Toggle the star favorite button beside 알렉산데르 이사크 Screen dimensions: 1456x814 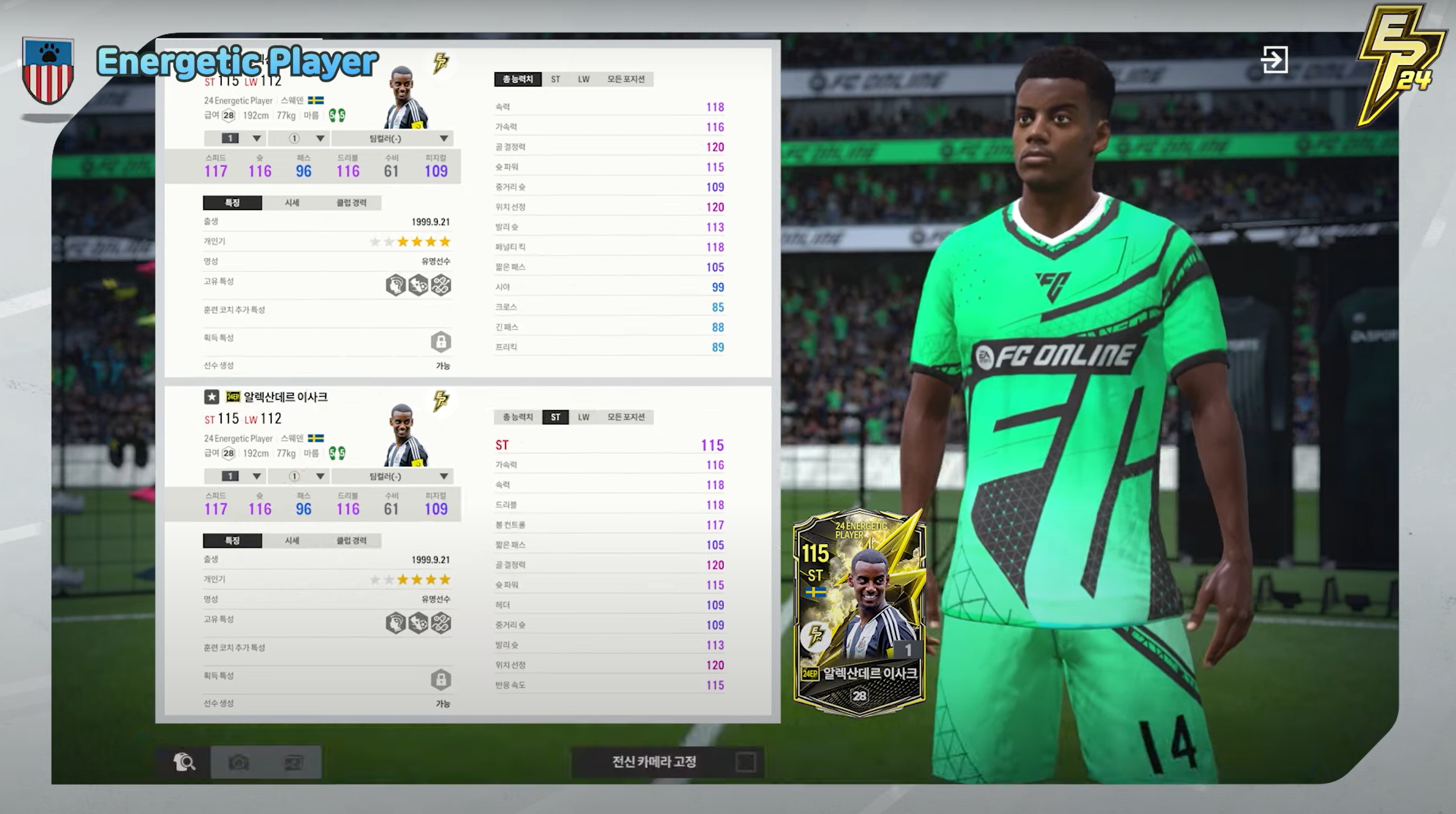212,397
